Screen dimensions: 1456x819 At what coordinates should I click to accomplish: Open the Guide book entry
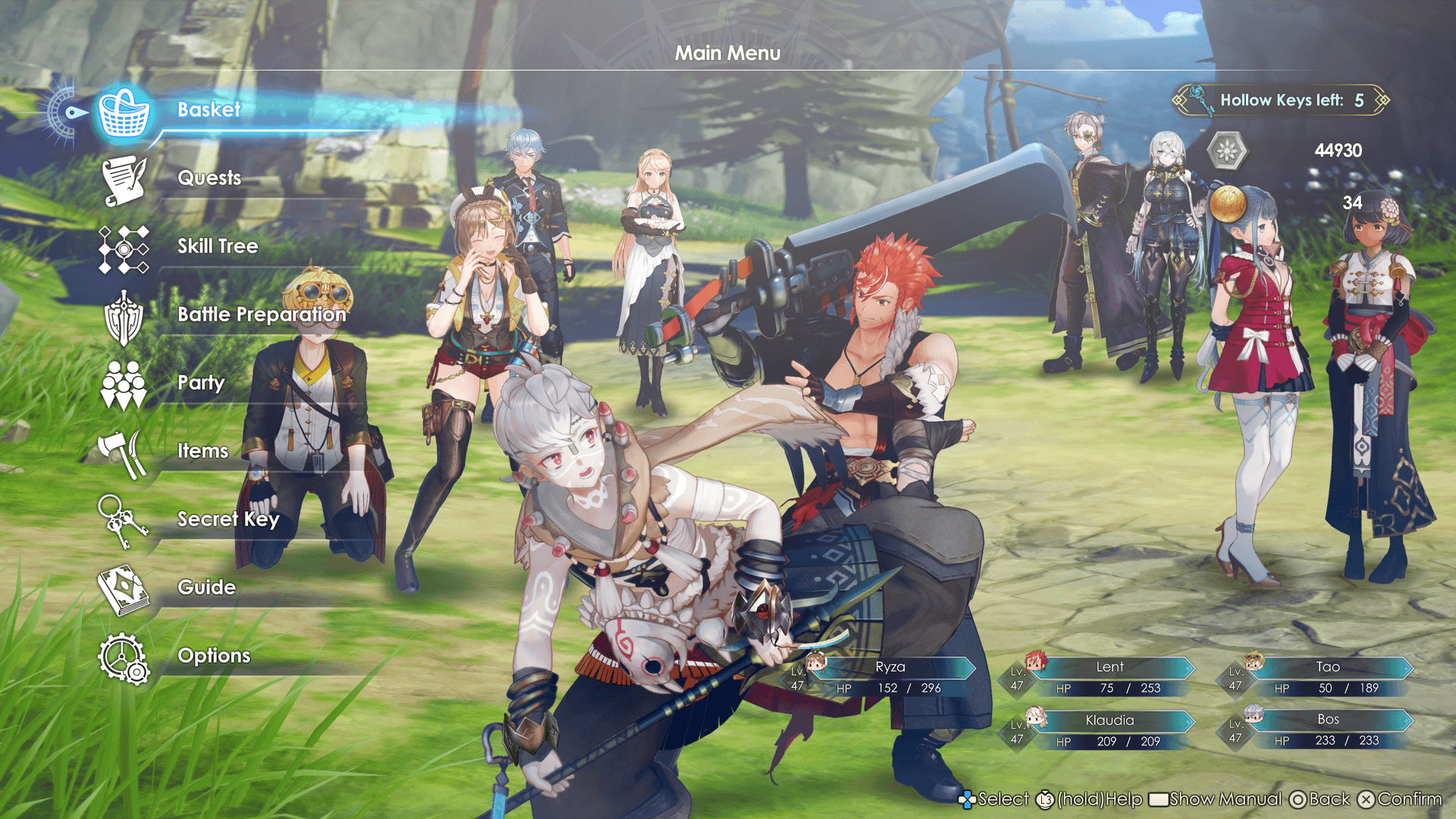(x=206, y=588)
